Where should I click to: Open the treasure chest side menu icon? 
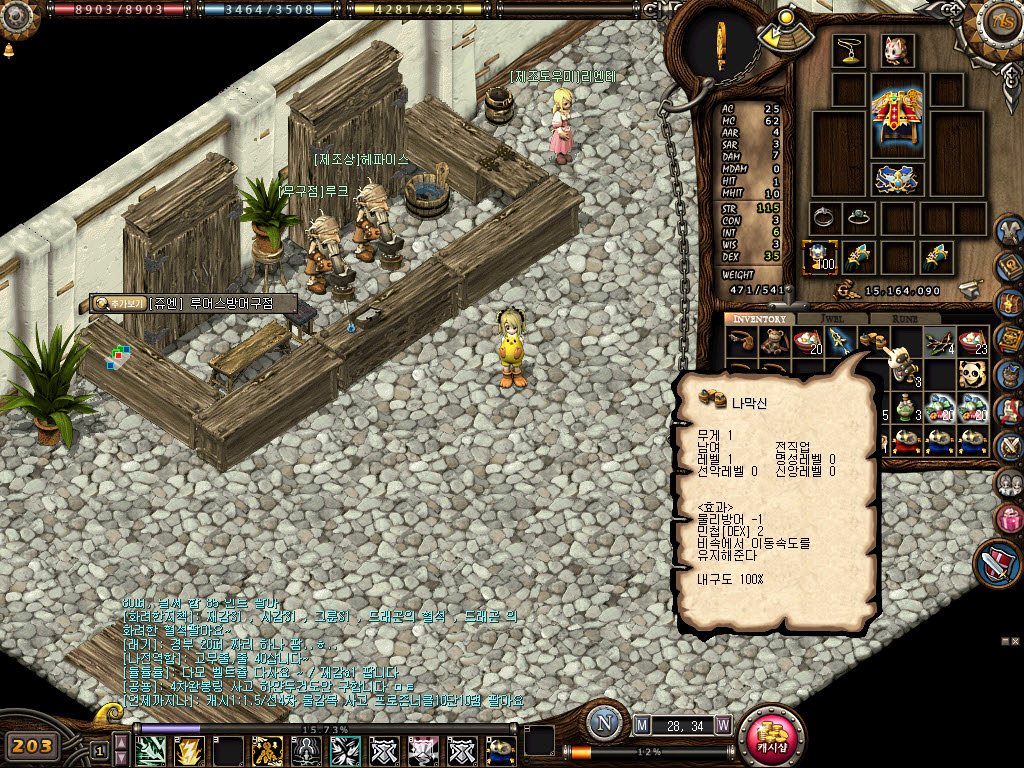(1009, 303)
